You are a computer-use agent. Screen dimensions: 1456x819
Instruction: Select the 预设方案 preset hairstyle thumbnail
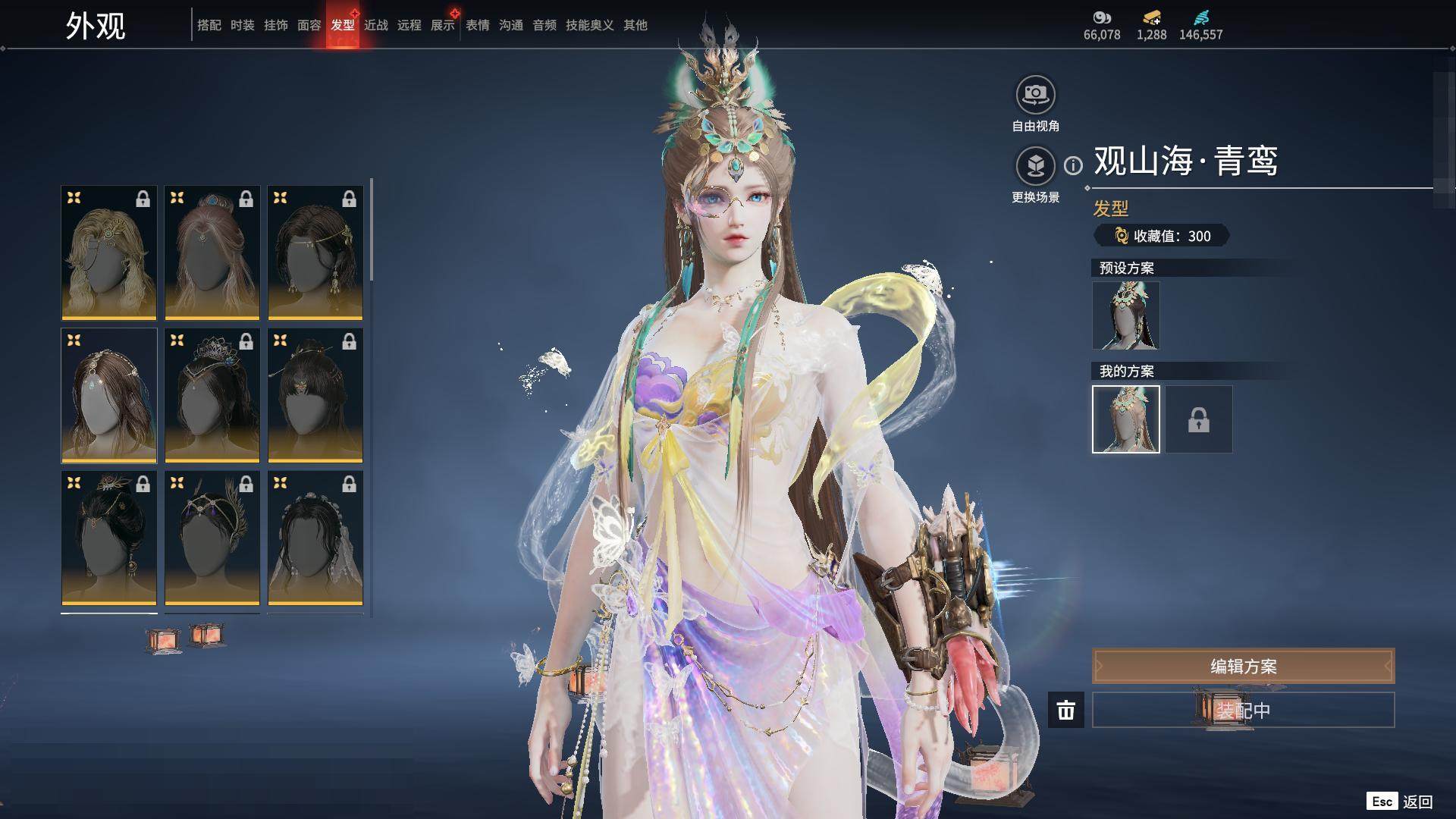1125,315
